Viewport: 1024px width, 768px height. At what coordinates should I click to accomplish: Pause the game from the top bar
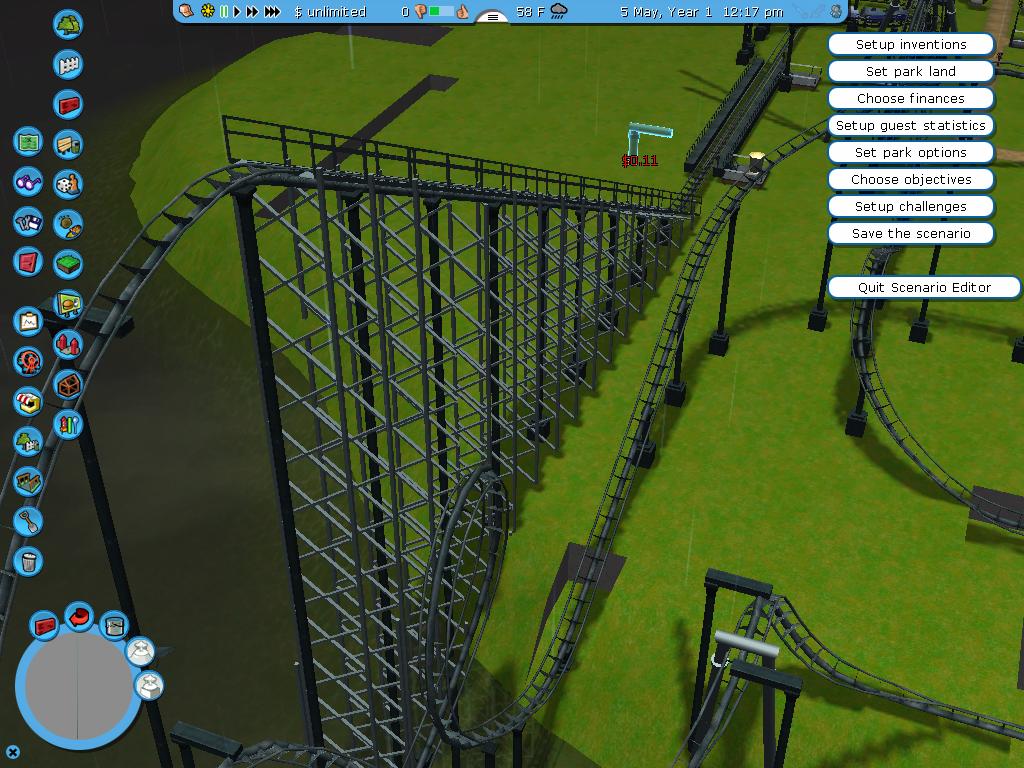(x=224, y=12)
